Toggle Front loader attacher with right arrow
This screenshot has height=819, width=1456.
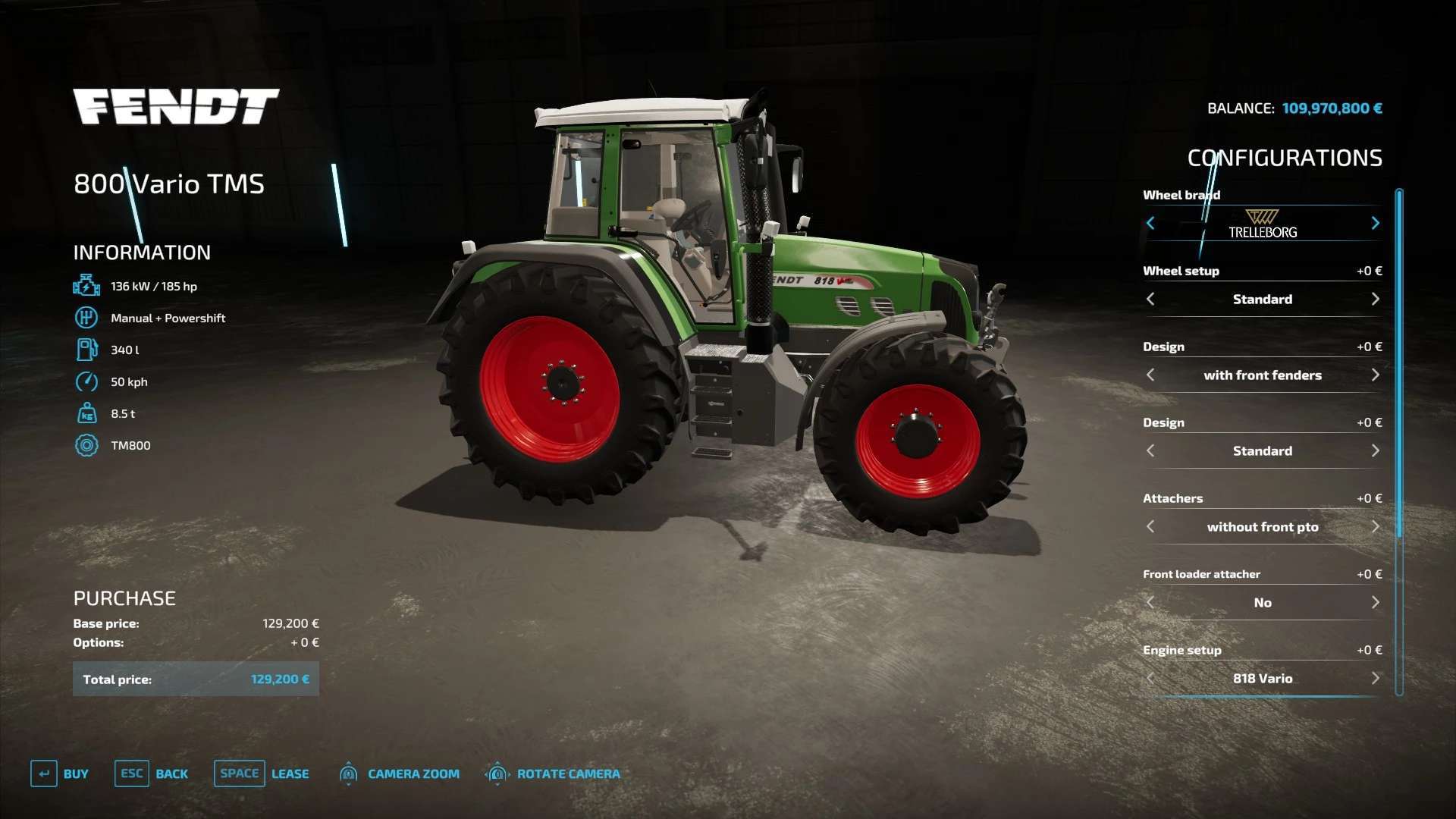pyautogui.click(x=1375, y=602)
